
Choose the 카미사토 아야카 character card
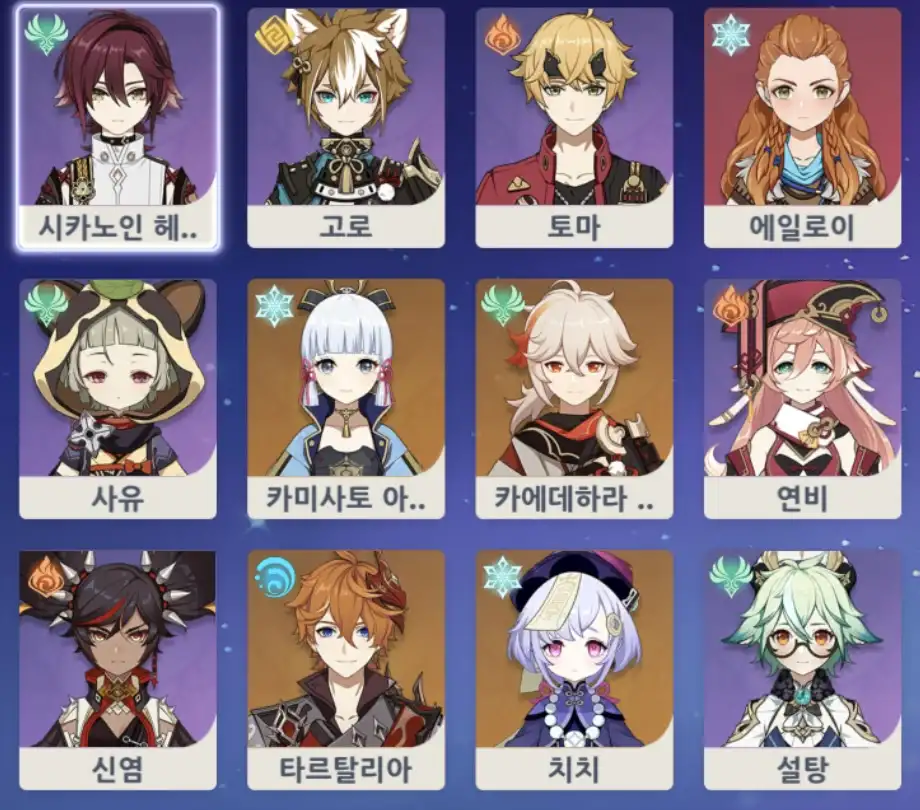point(346,398)
